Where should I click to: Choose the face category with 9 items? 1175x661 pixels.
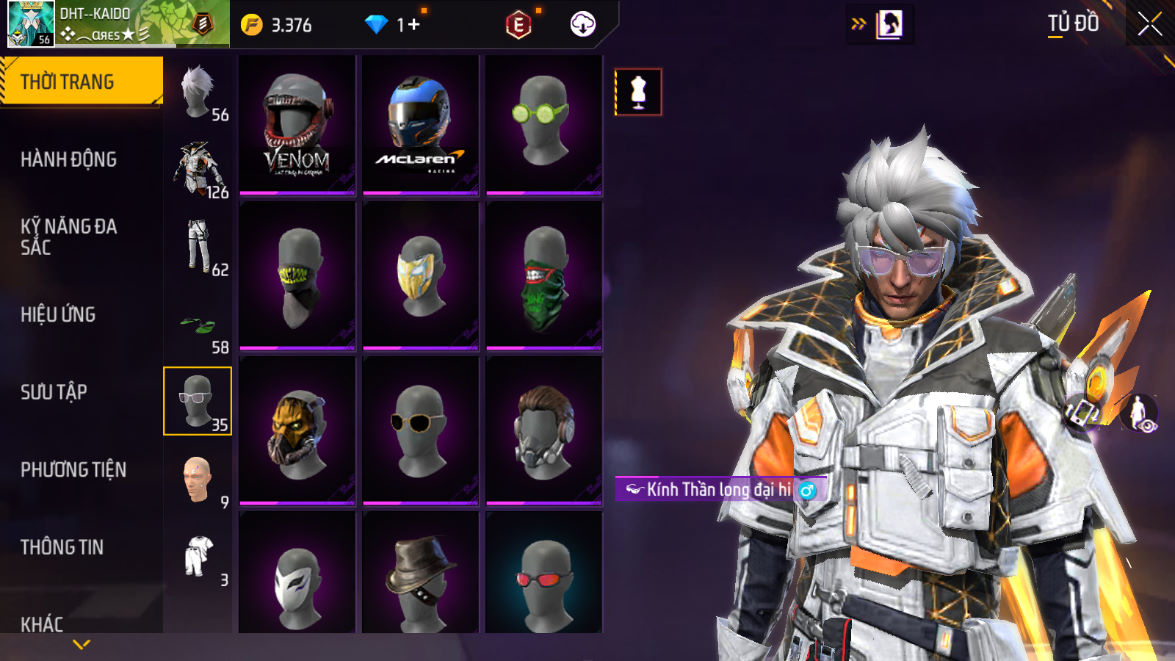(x=198, y=479)
